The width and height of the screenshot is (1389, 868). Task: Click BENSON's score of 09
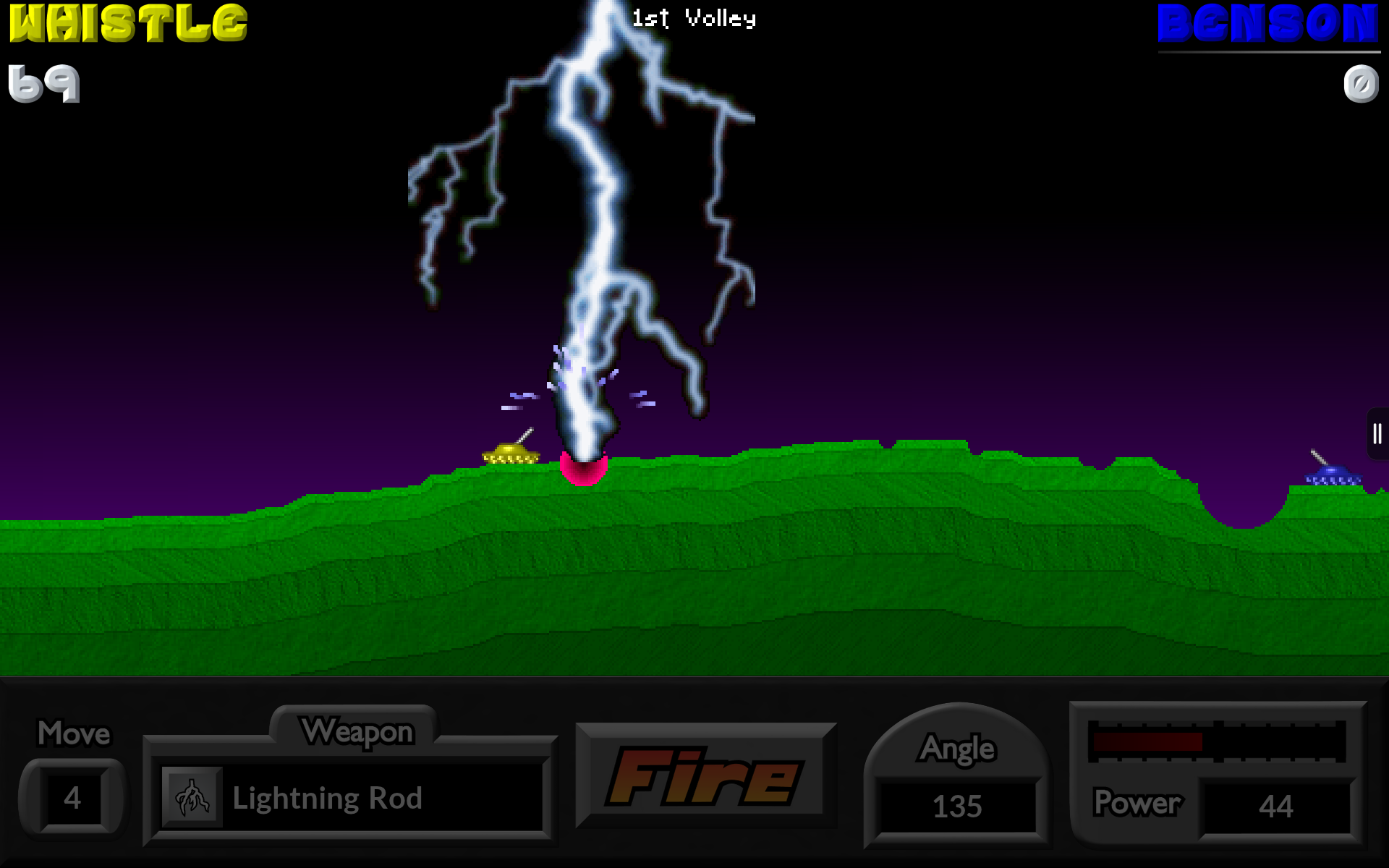pyautogui.click(x=1360, y=85)
